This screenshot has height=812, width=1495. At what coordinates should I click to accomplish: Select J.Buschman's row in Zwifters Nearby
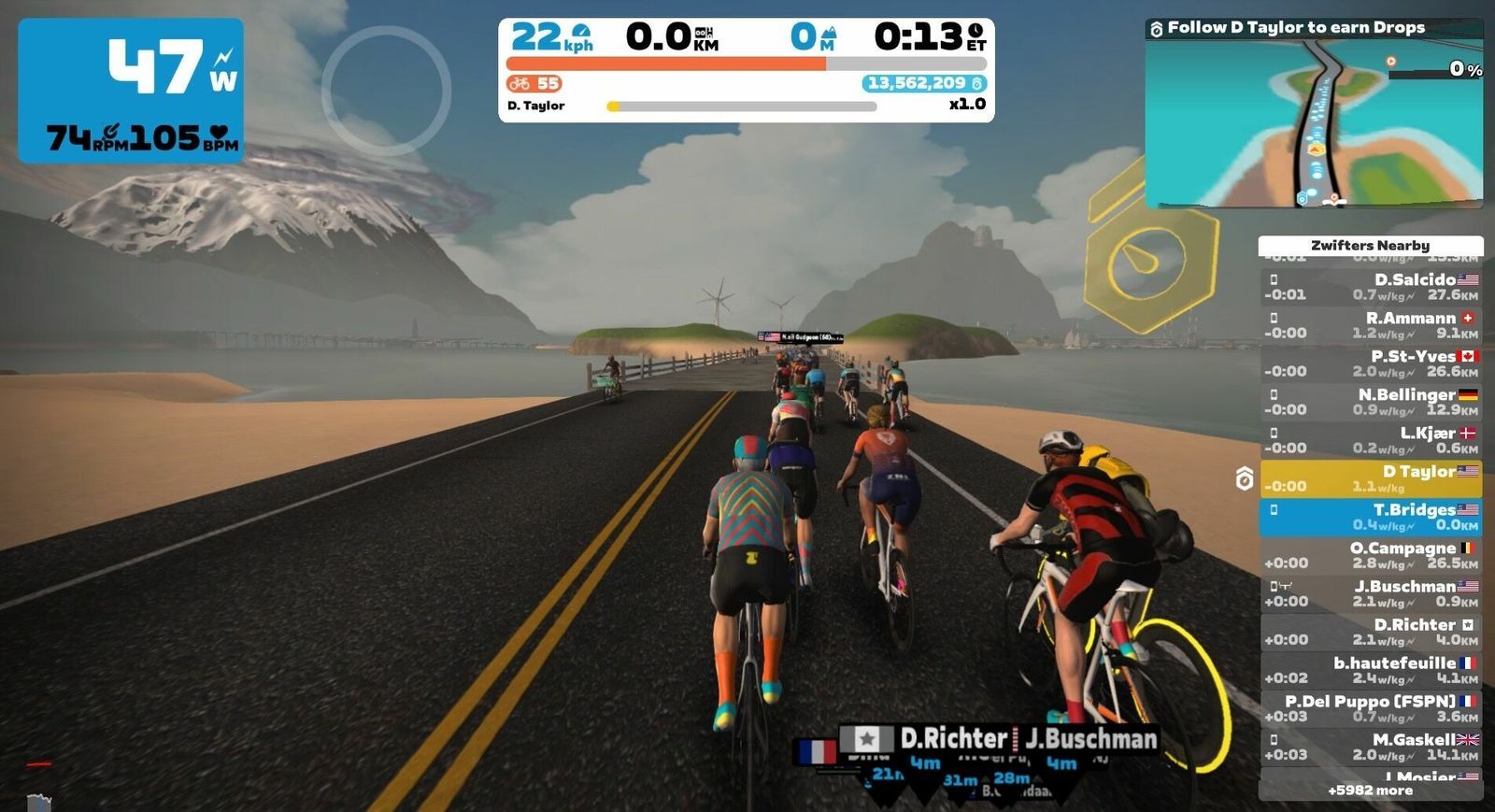[1370, 593]
